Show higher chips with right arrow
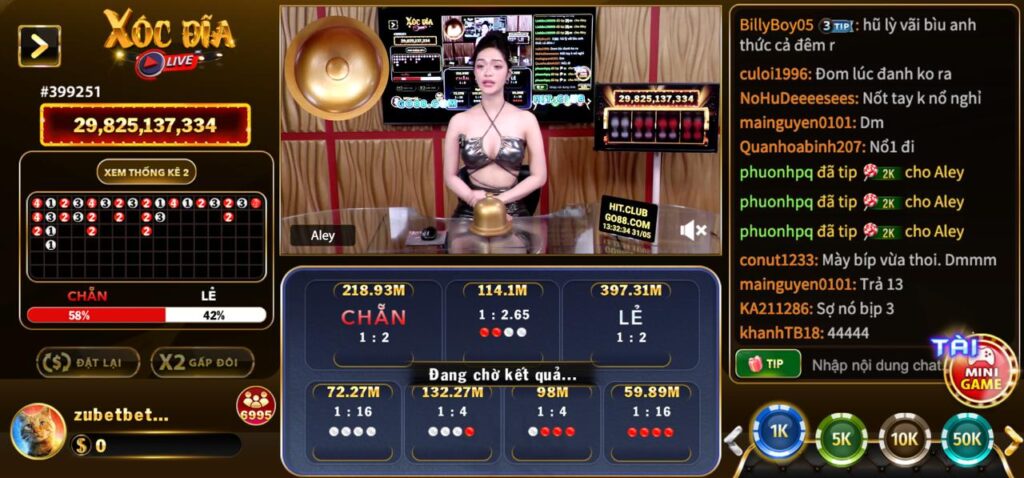Screen dimensions: 1024x478 click(1011, 438)
